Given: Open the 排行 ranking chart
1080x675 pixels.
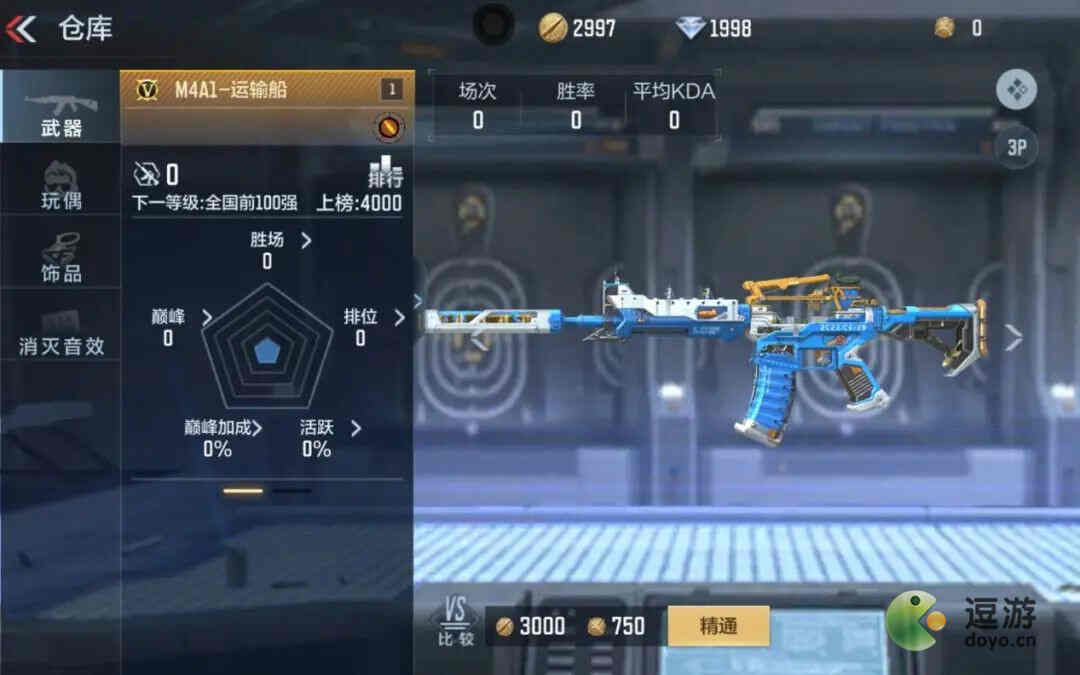Looking at the screenshot, I should (385, 171).
